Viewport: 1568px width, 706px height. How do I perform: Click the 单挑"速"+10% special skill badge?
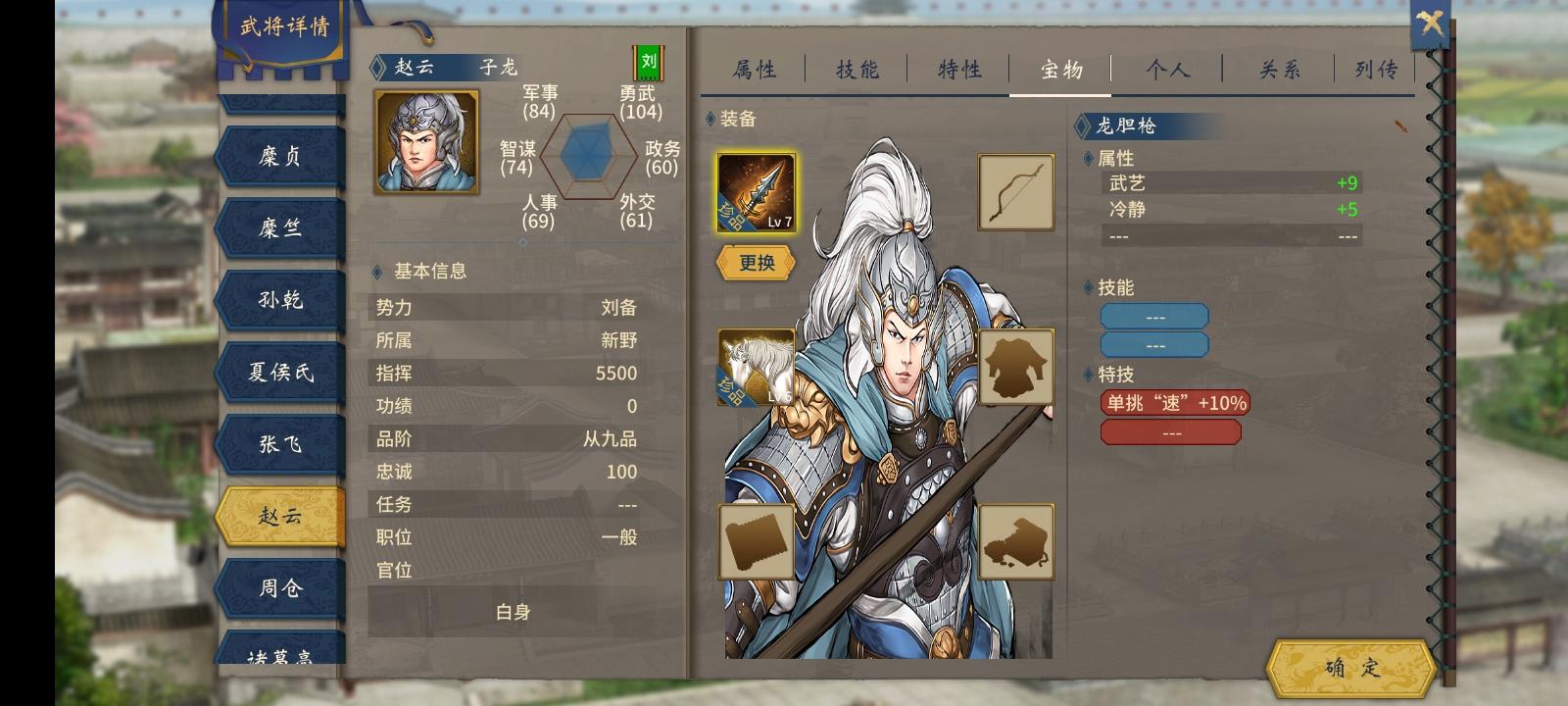[1173, 403]
